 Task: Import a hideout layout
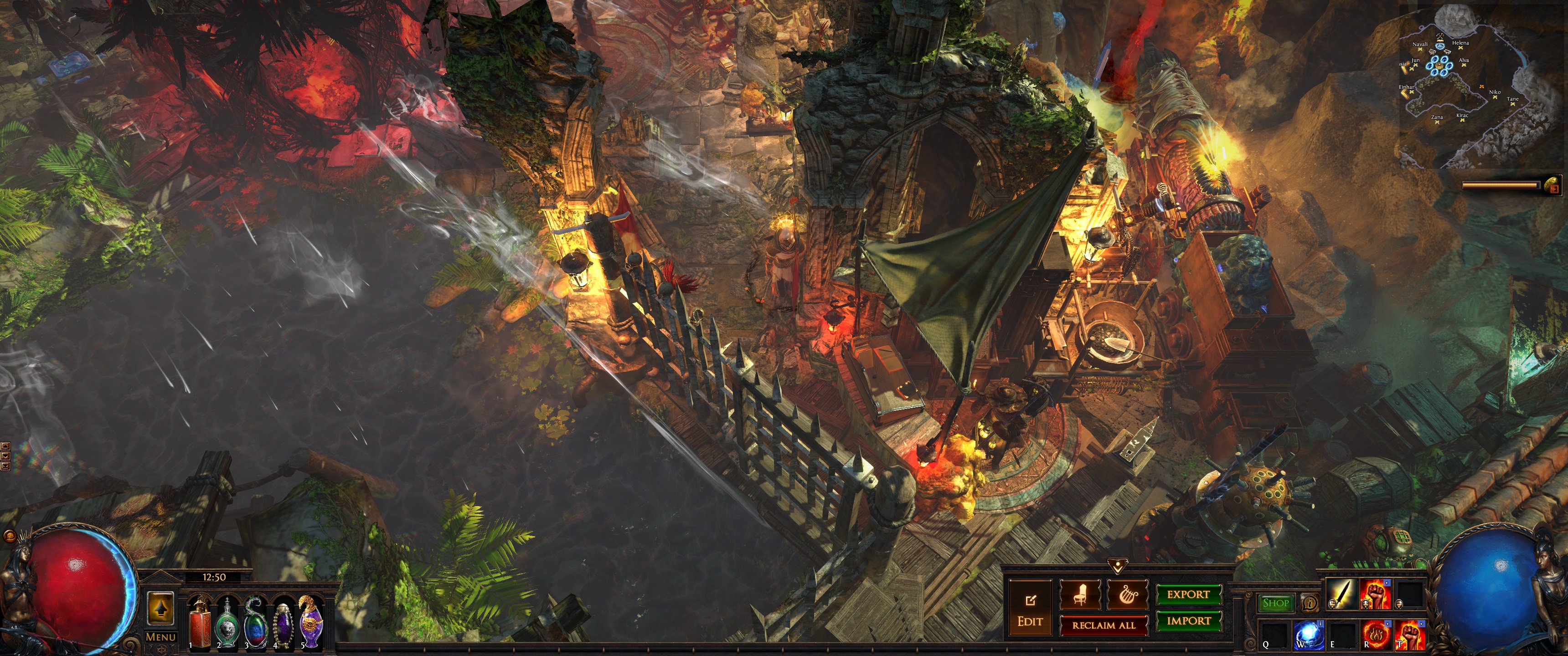pos(1188,621)
